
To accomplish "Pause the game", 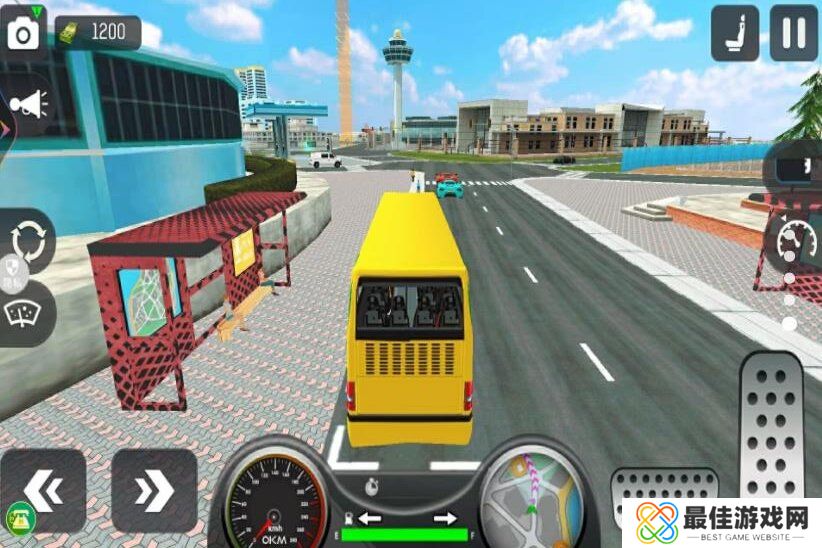I will point(794,32).
